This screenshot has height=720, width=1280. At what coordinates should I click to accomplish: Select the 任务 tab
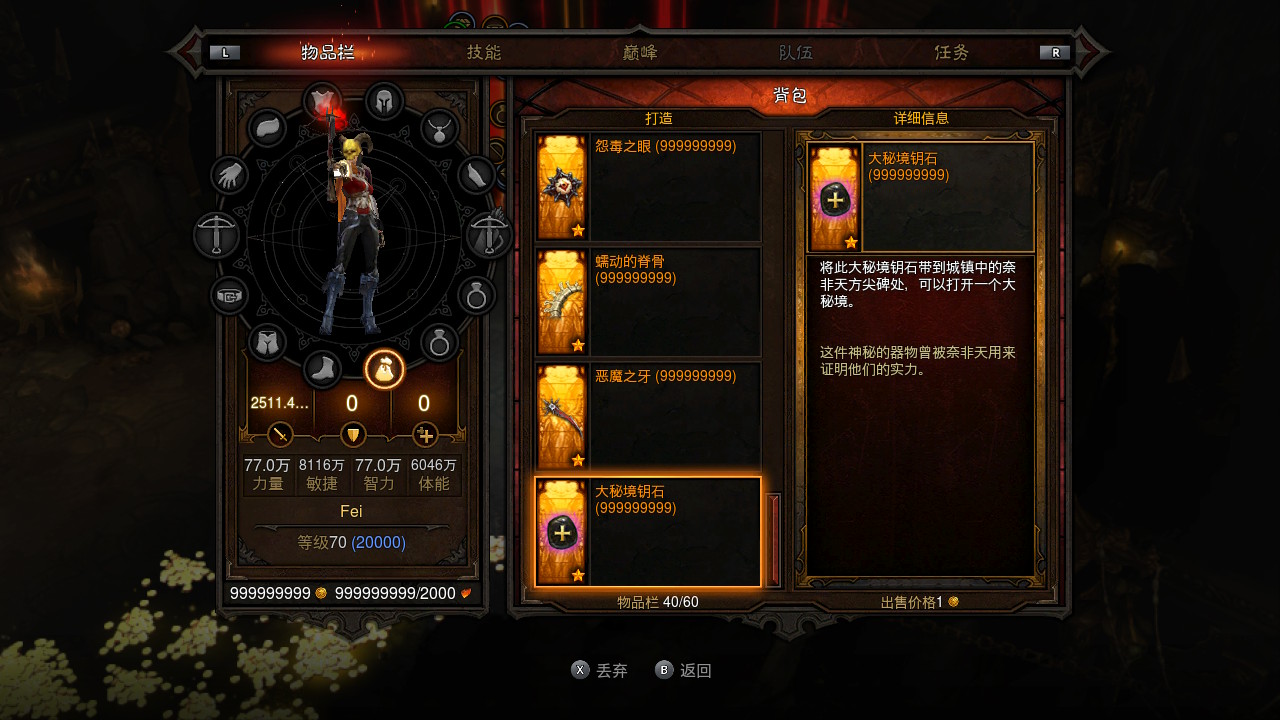click(x=952, y=52)
